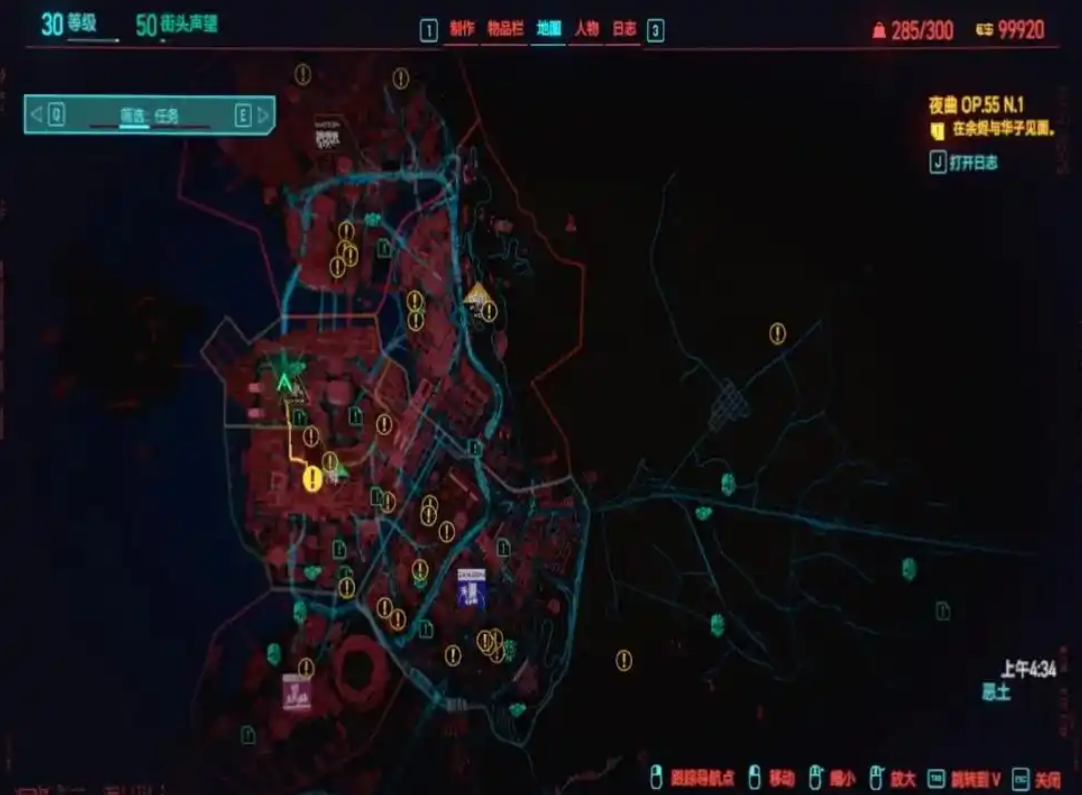Click the white landmark icon in the northern district

pyautogui.click(x=327, y=135)
